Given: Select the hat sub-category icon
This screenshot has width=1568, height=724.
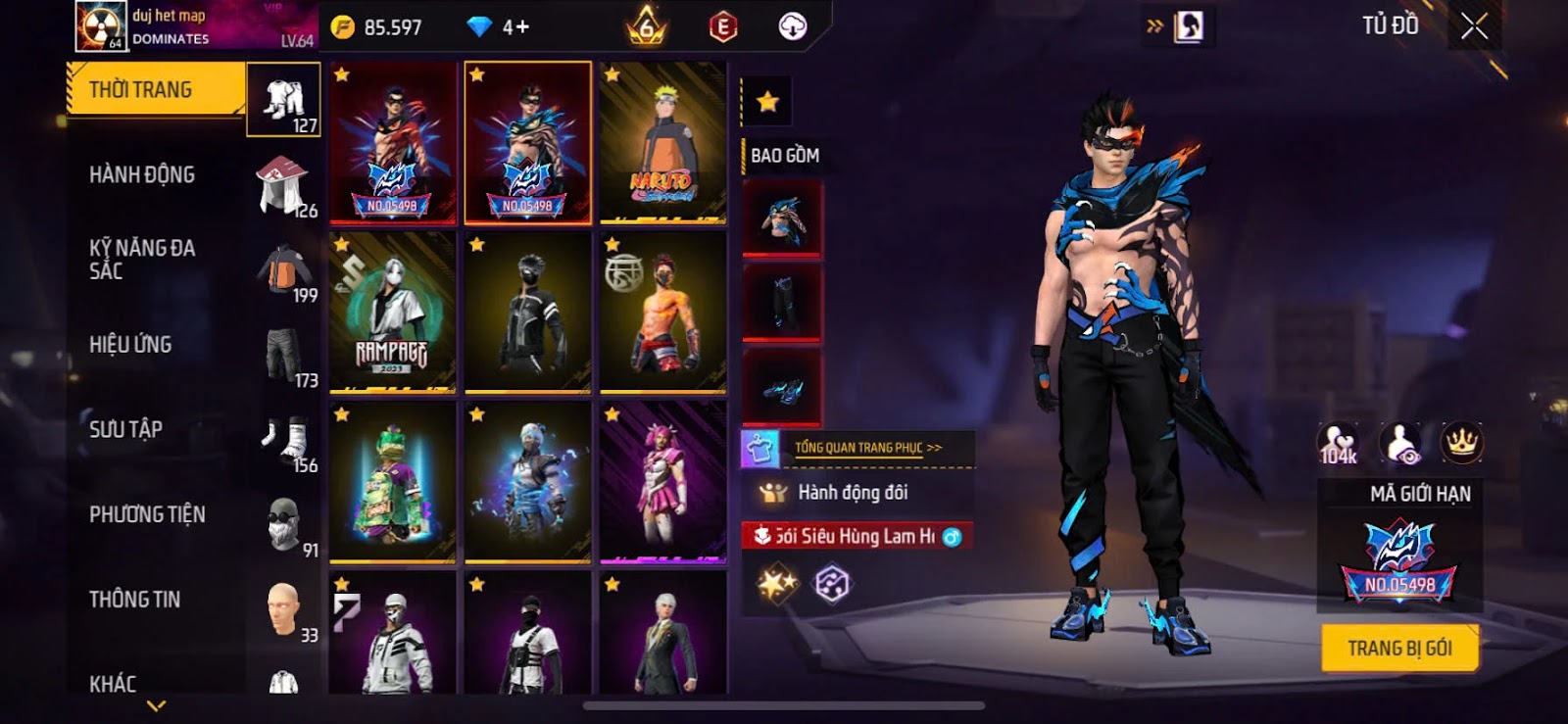Looking at the screenshot, I should 283,183.
